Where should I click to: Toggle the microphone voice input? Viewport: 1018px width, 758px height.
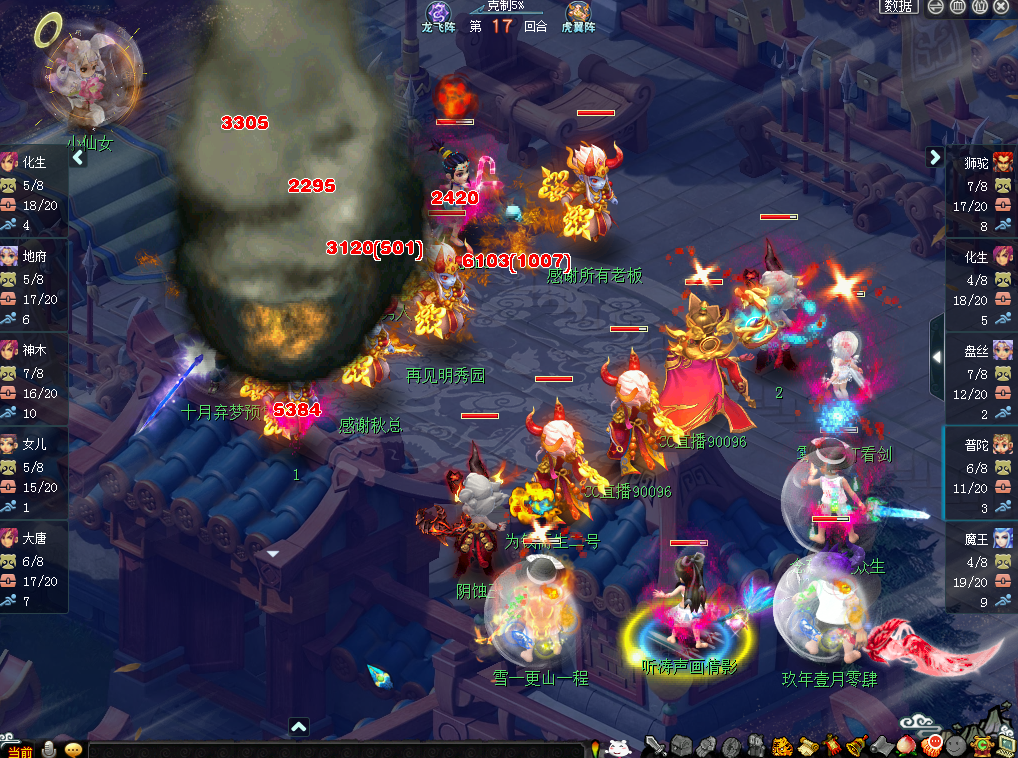(48, 749)
